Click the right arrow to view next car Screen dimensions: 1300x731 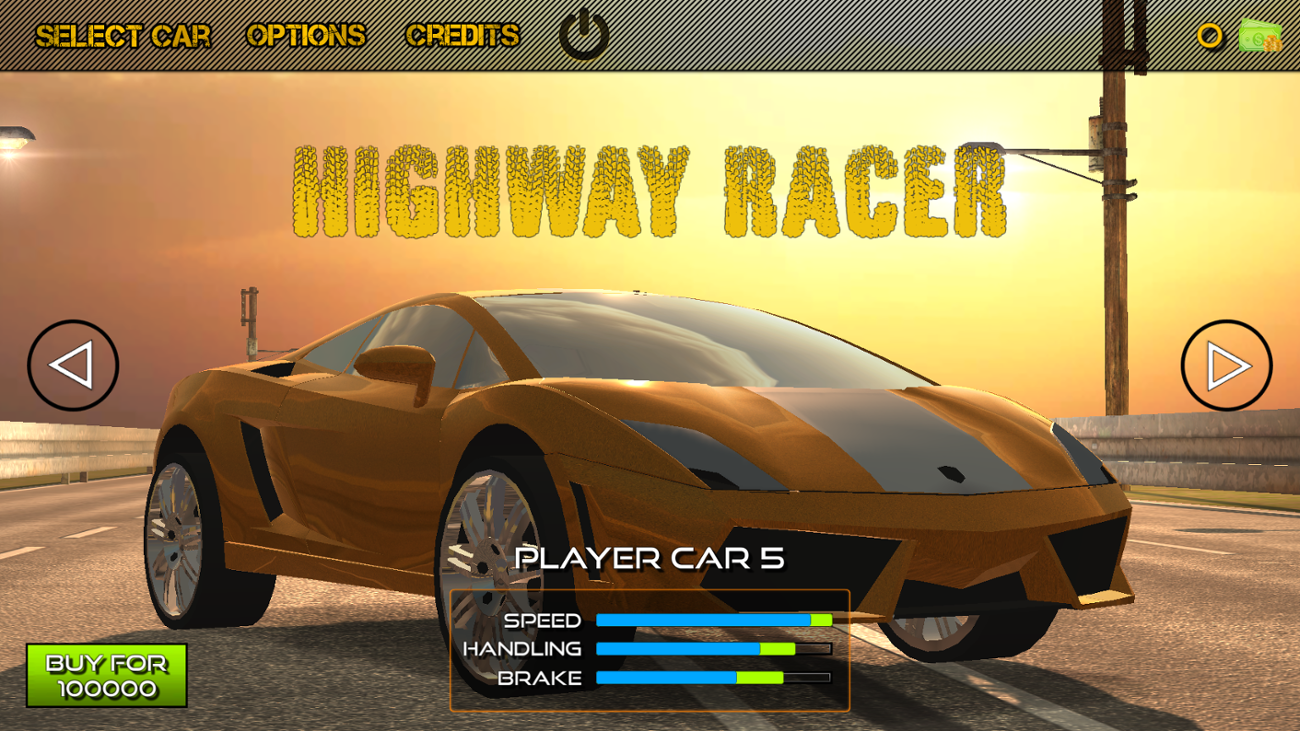[1226, 365]
